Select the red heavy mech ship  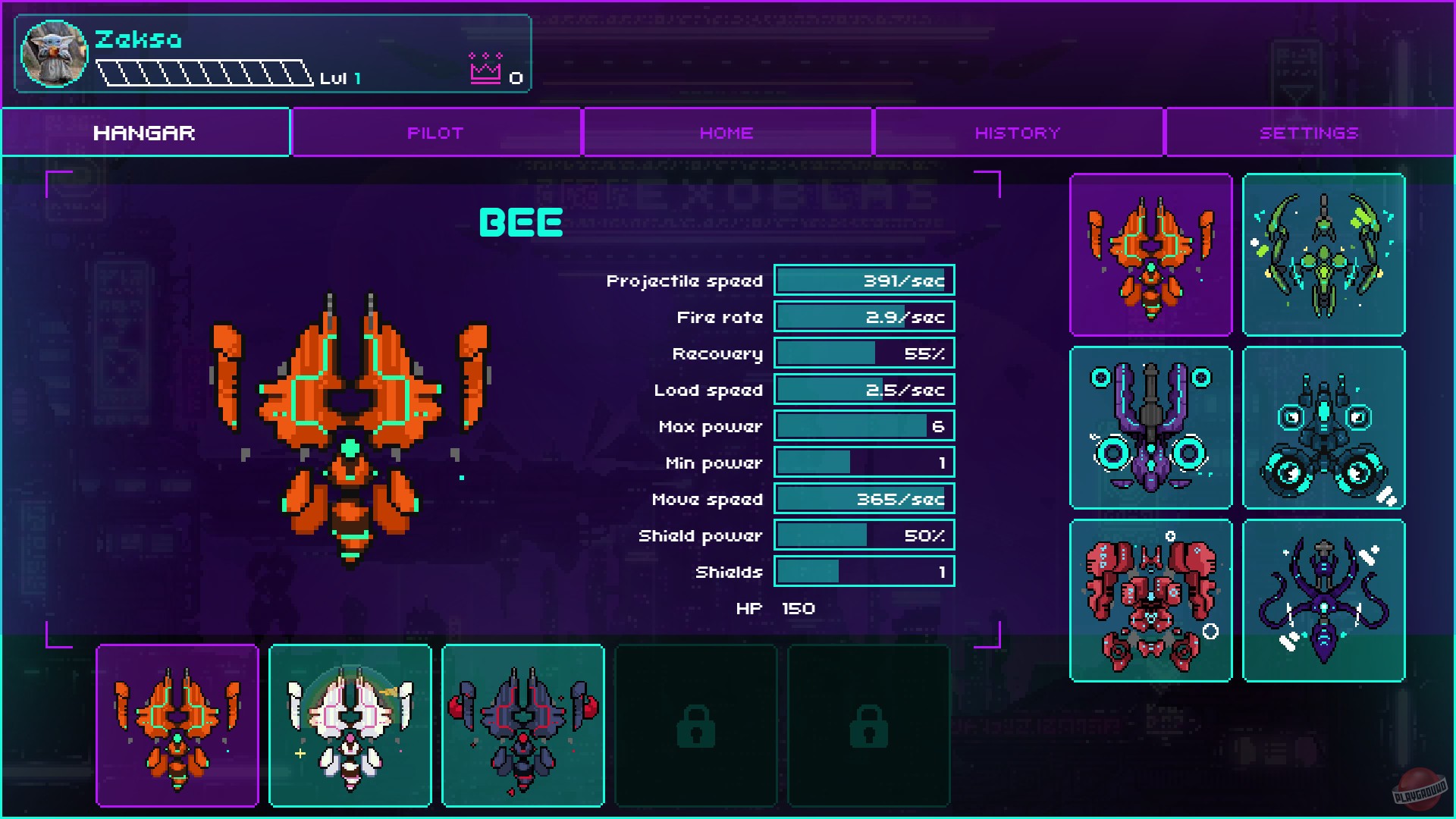pyautogui.click(x=1150, y=601)
